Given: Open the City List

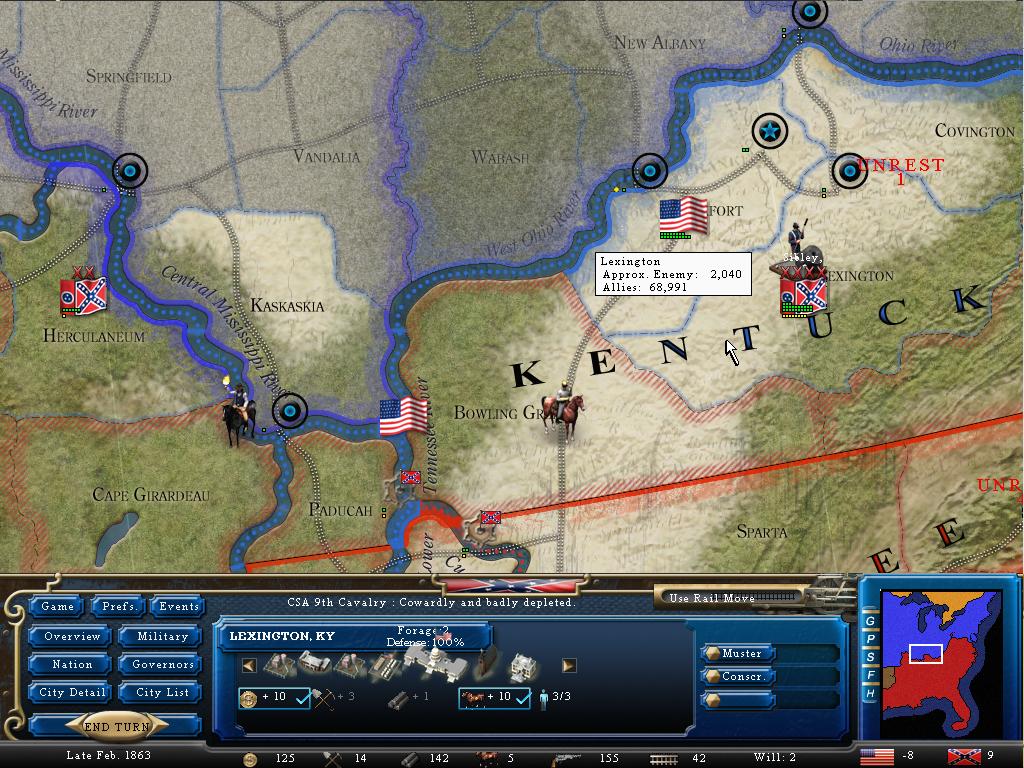Looking at the screenshot, I should [162, 692].
